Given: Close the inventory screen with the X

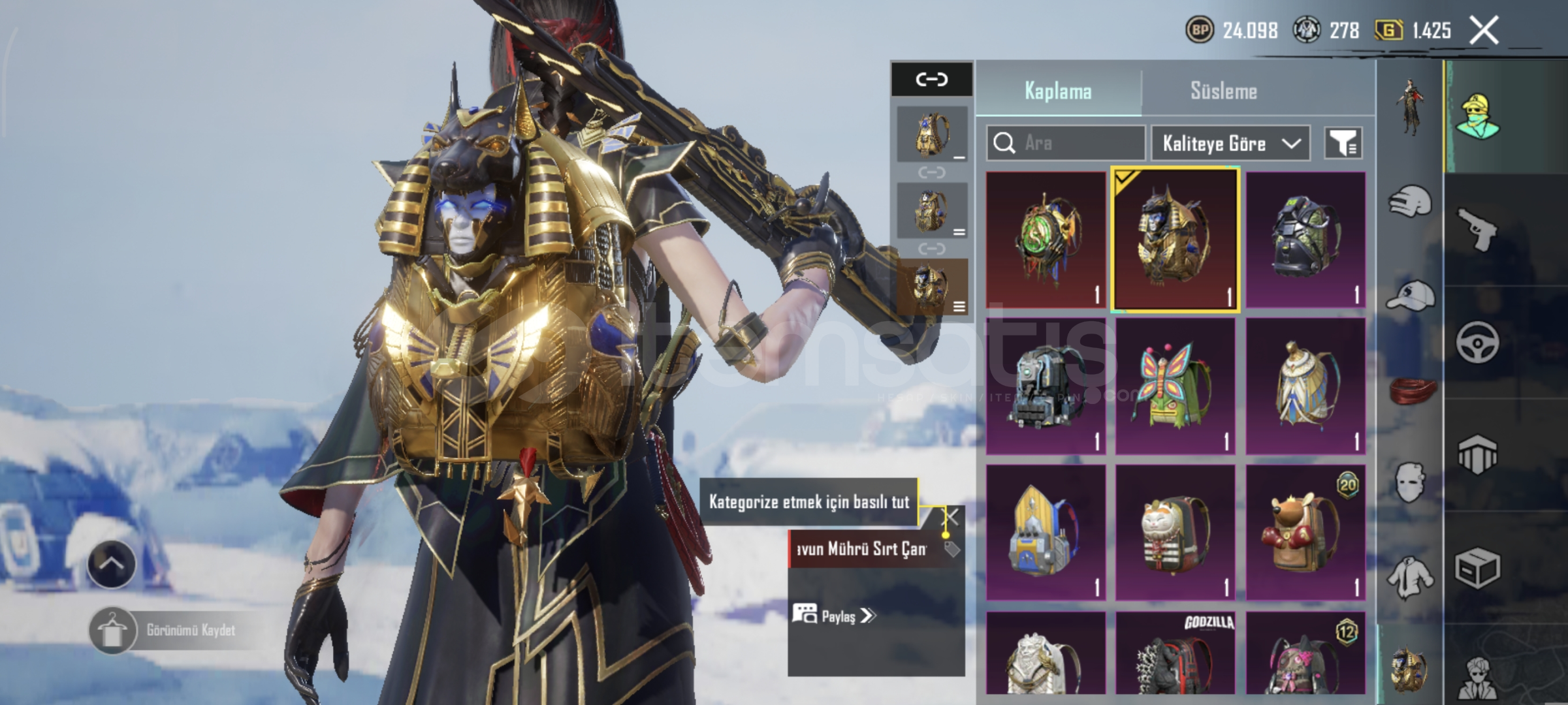Looking at the screenshot, I should [x=1484, y=30].
